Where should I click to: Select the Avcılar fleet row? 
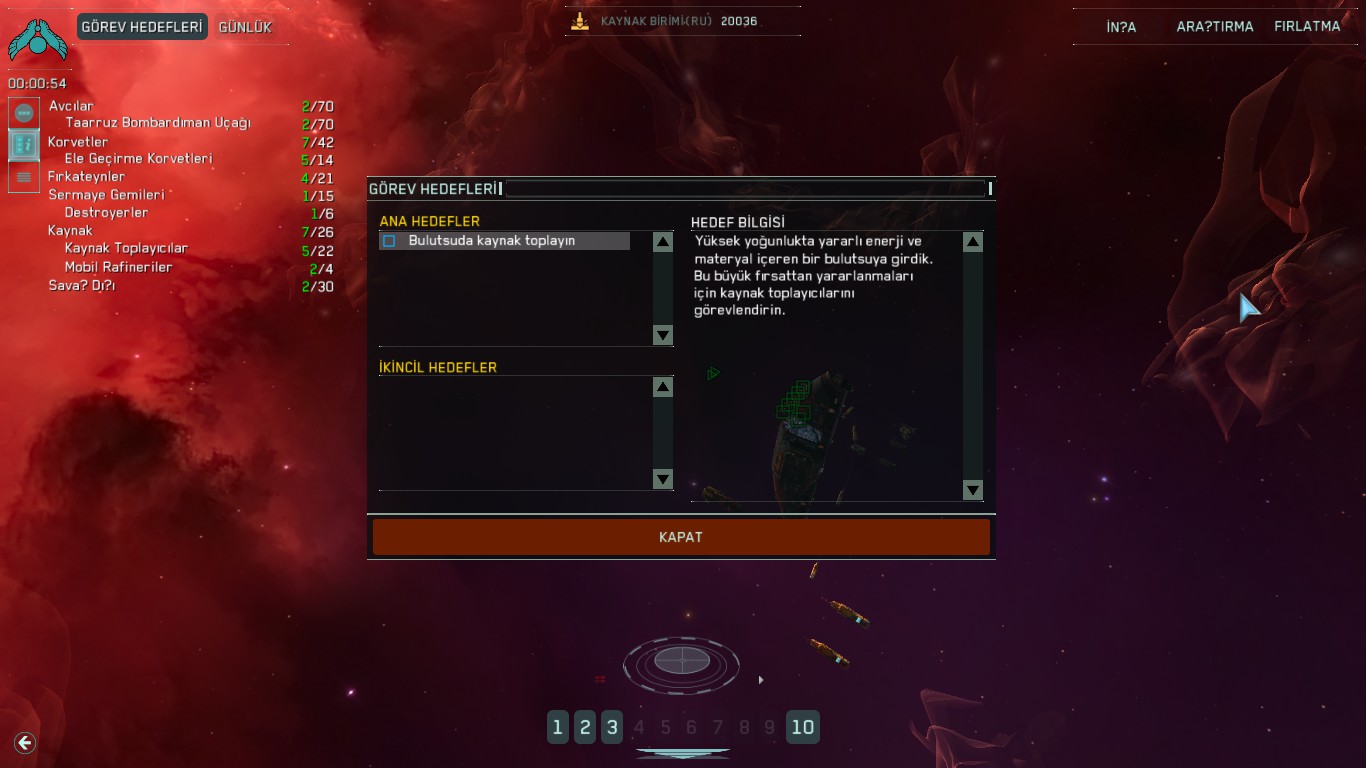[72, 106]
